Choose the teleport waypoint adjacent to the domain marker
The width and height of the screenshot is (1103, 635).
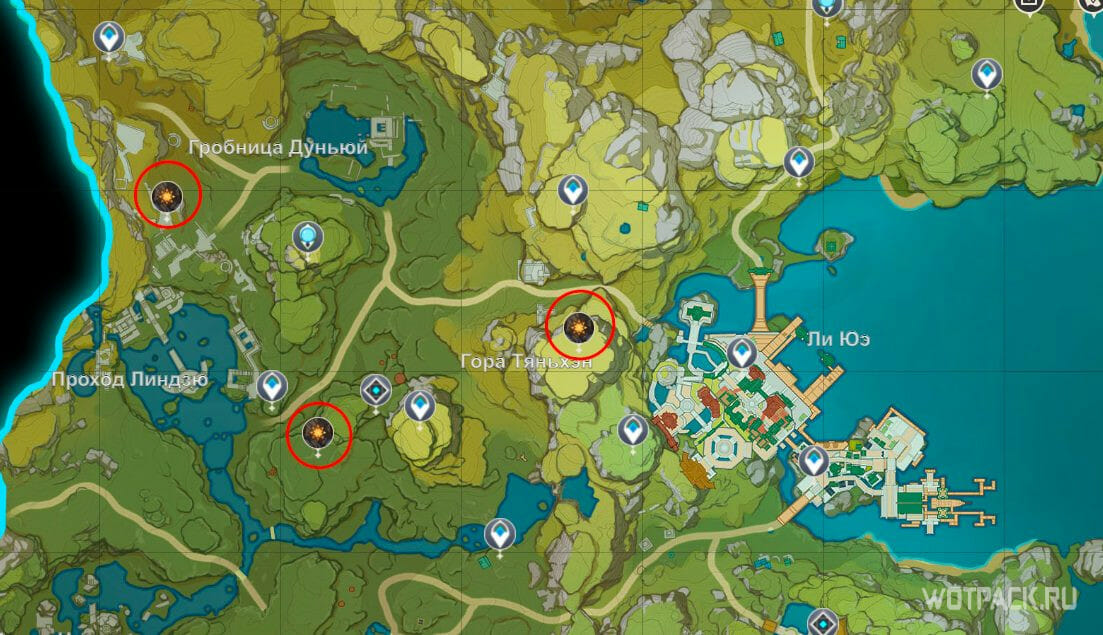click(x=419, y=406)
